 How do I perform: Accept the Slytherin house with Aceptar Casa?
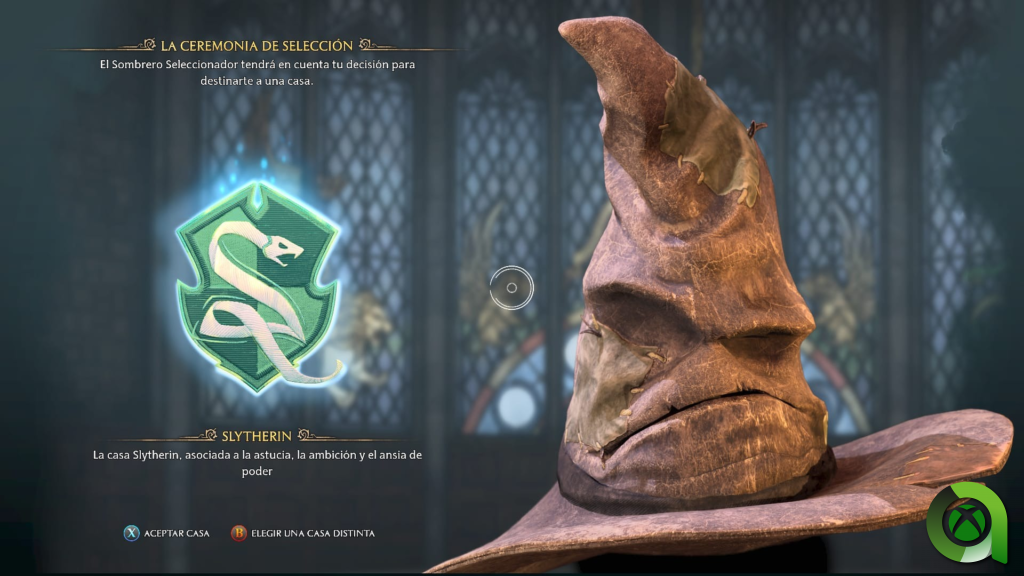166,533
